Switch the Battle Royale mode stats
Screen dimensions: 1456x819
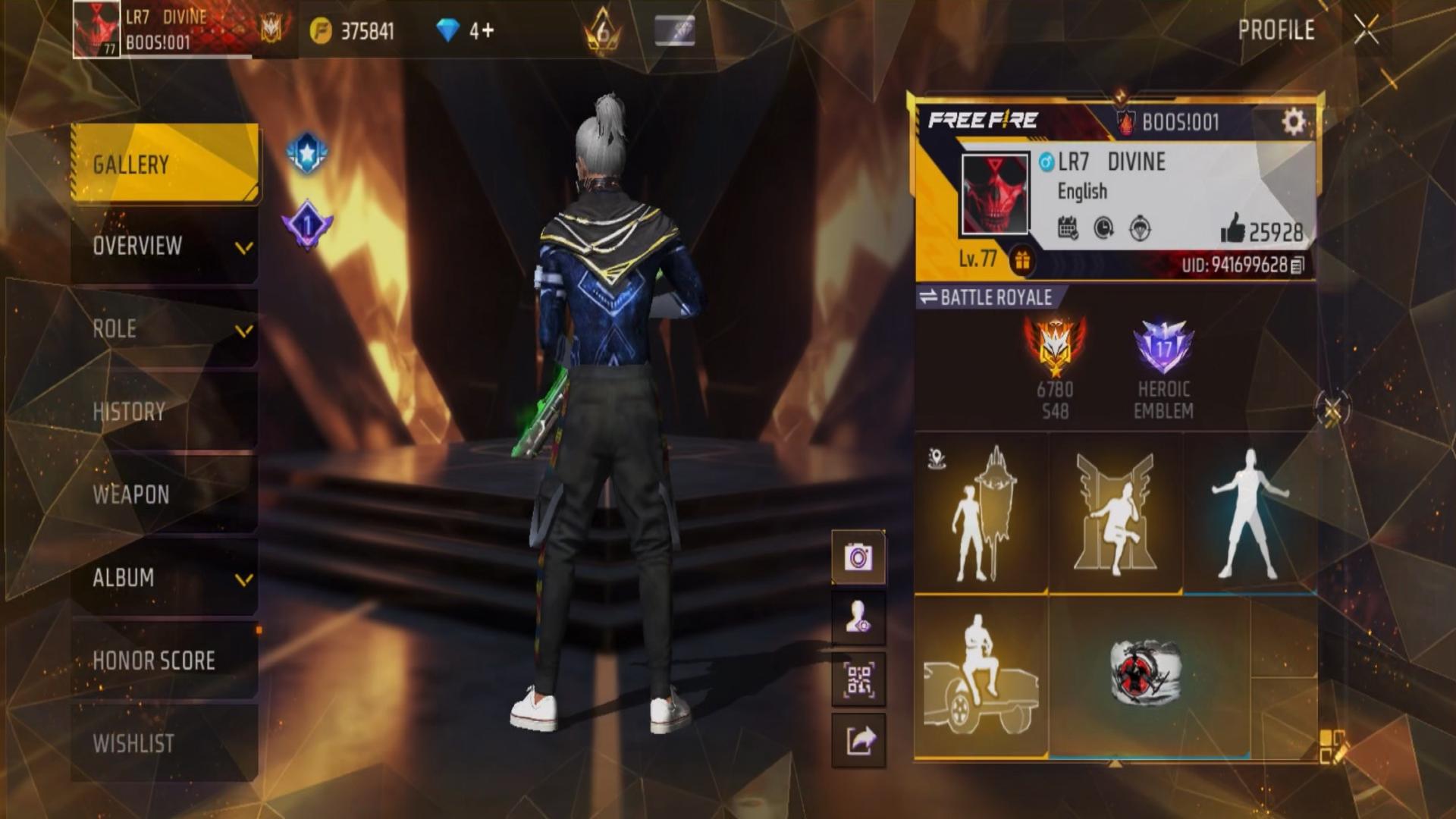(x=987, y=297)
